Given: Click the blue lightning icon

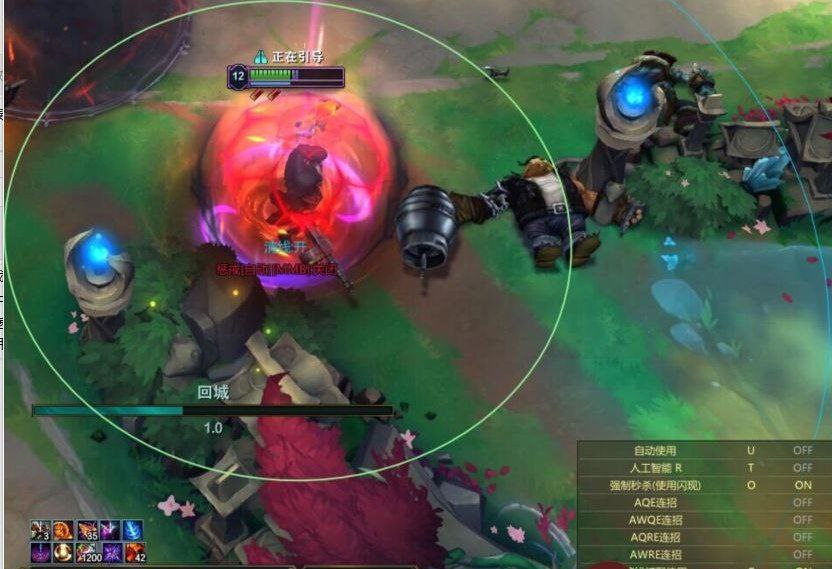Looking at the screenshot, I should 133,530.
